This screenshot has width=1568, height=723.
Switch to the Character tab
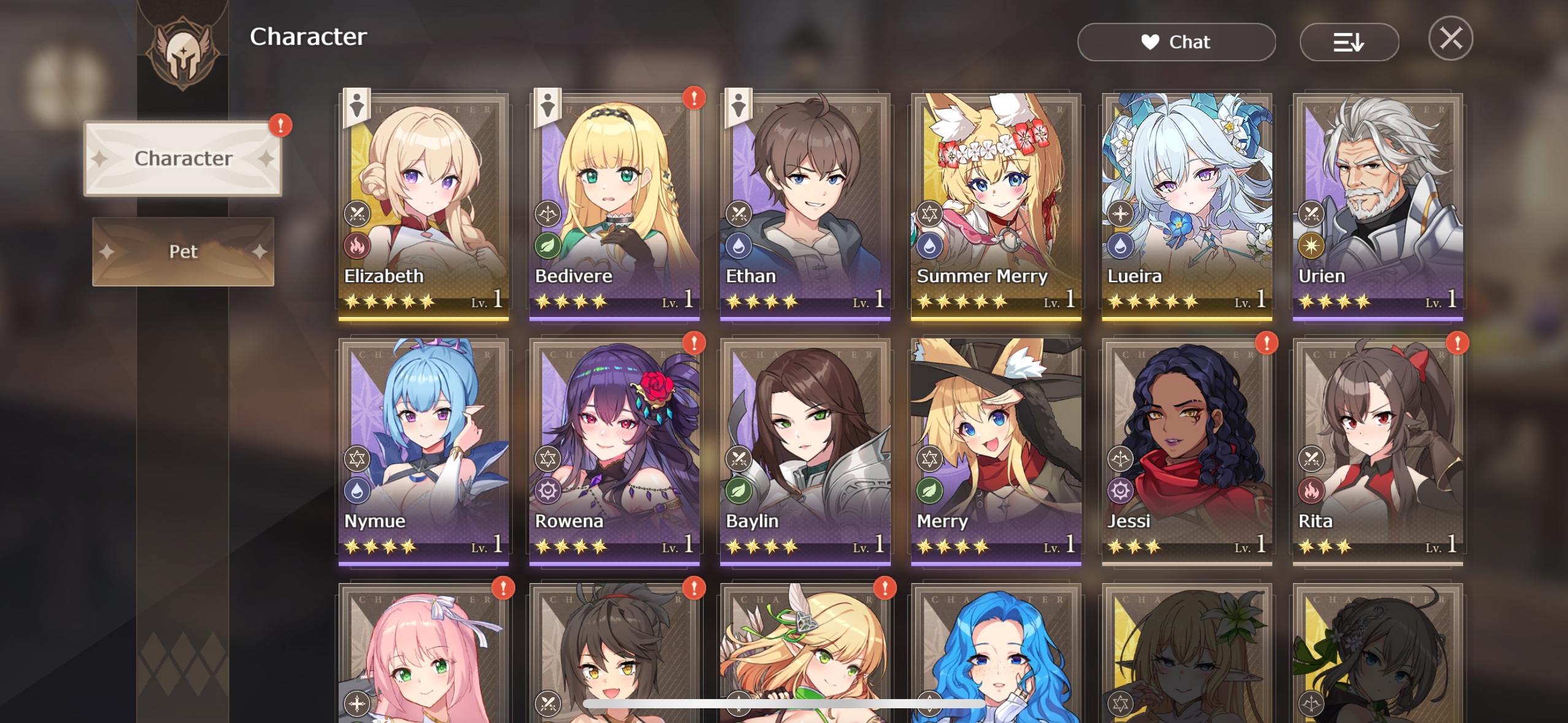pyautogui.click(x=183, y=159)
